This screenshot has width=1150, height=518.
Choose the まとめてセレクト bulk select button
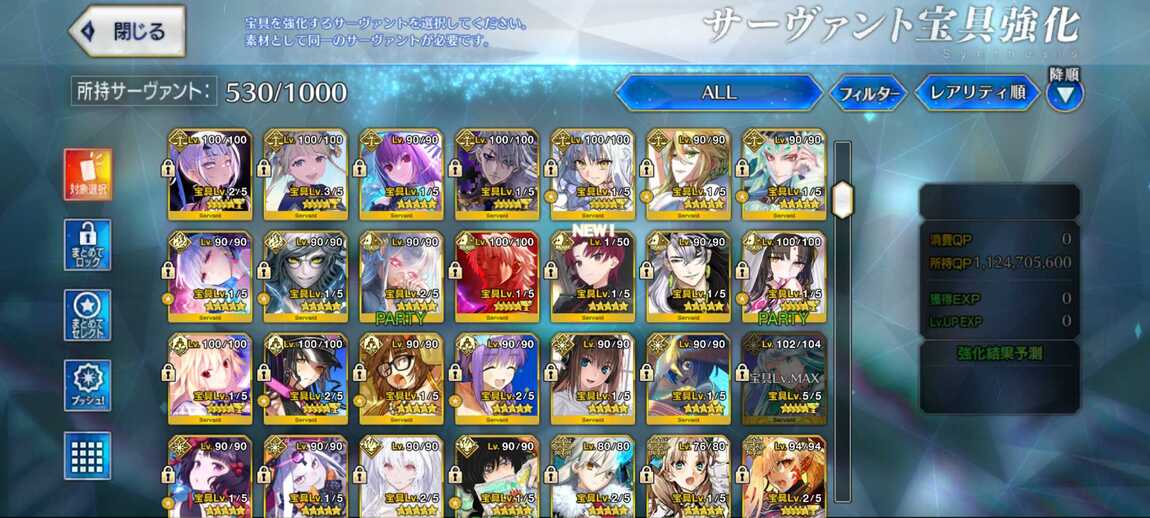88,315
